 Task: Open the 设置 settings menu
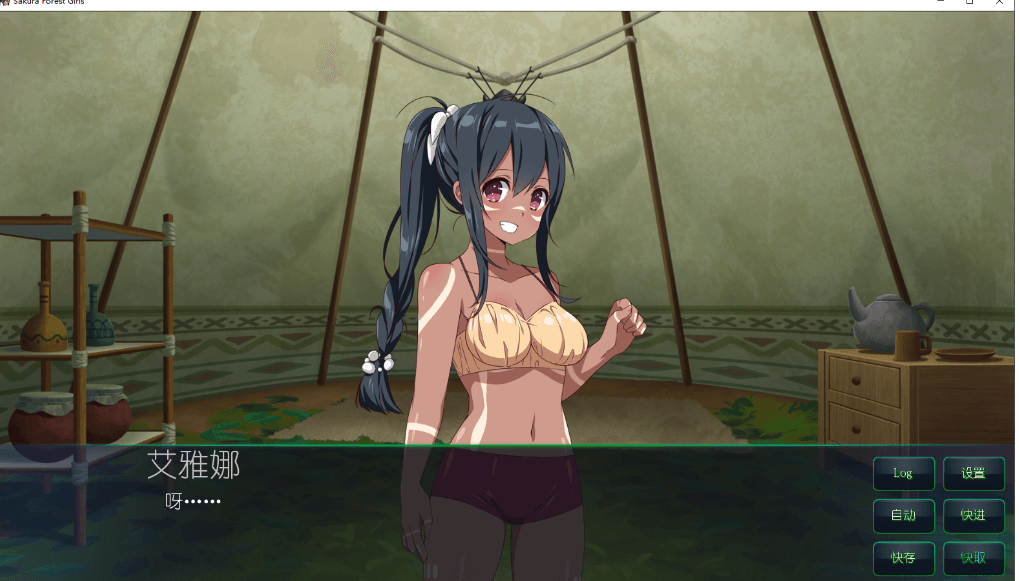973,474
